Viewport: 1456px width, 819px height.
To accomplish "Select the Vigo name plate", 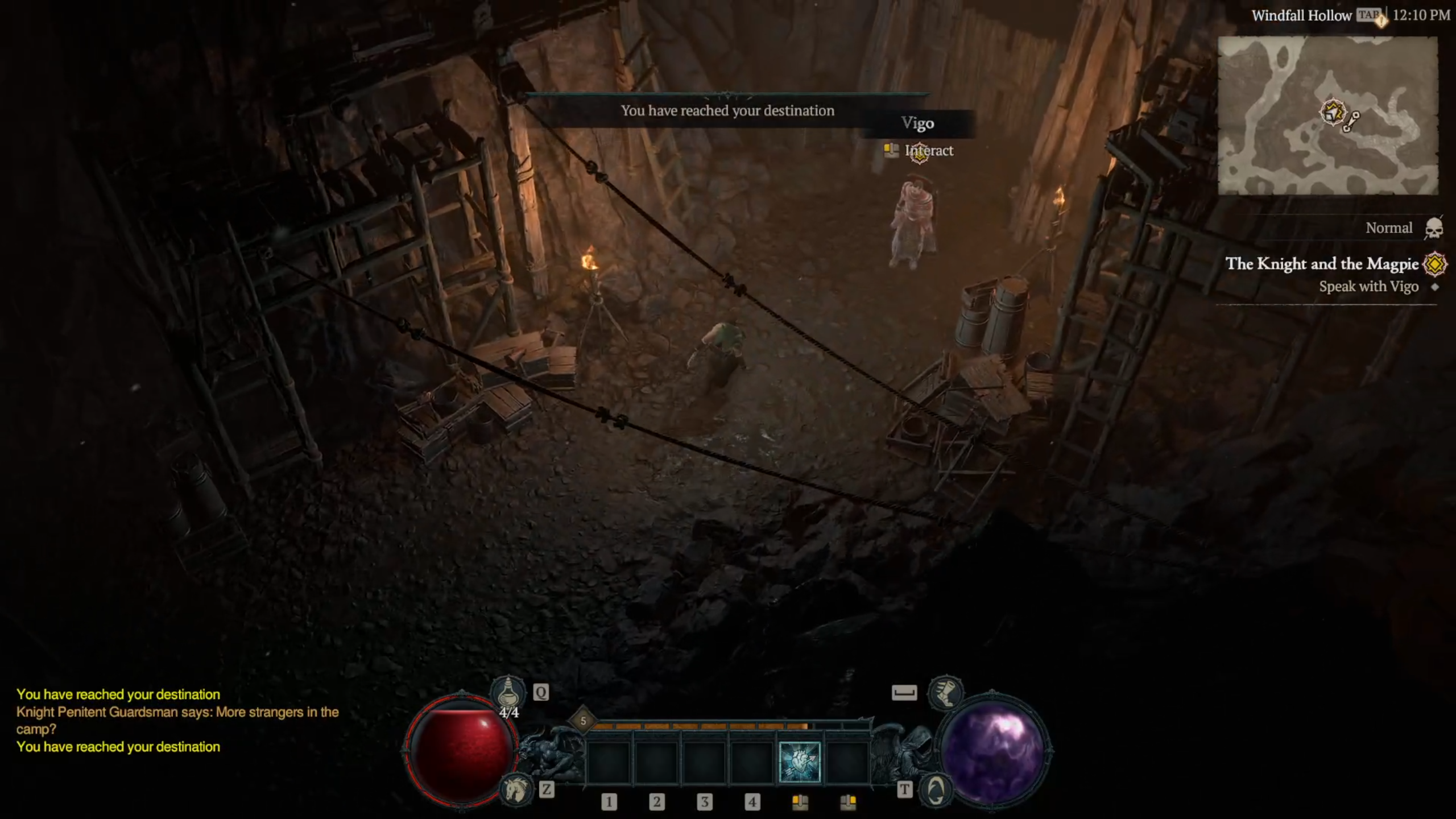I will point(917,123).
